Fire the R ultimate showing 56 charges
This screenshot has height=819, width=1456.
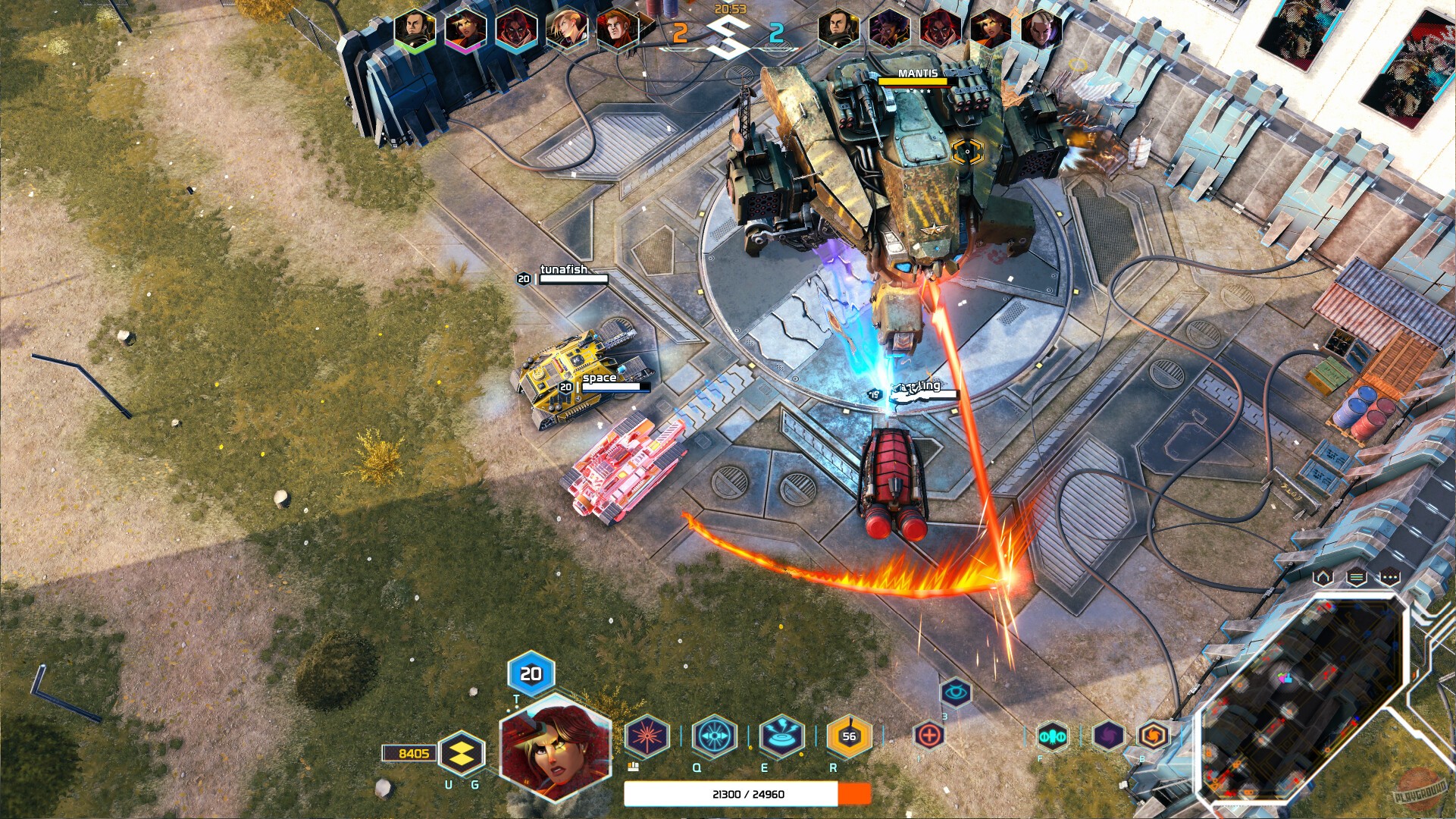tap(850, 734)
